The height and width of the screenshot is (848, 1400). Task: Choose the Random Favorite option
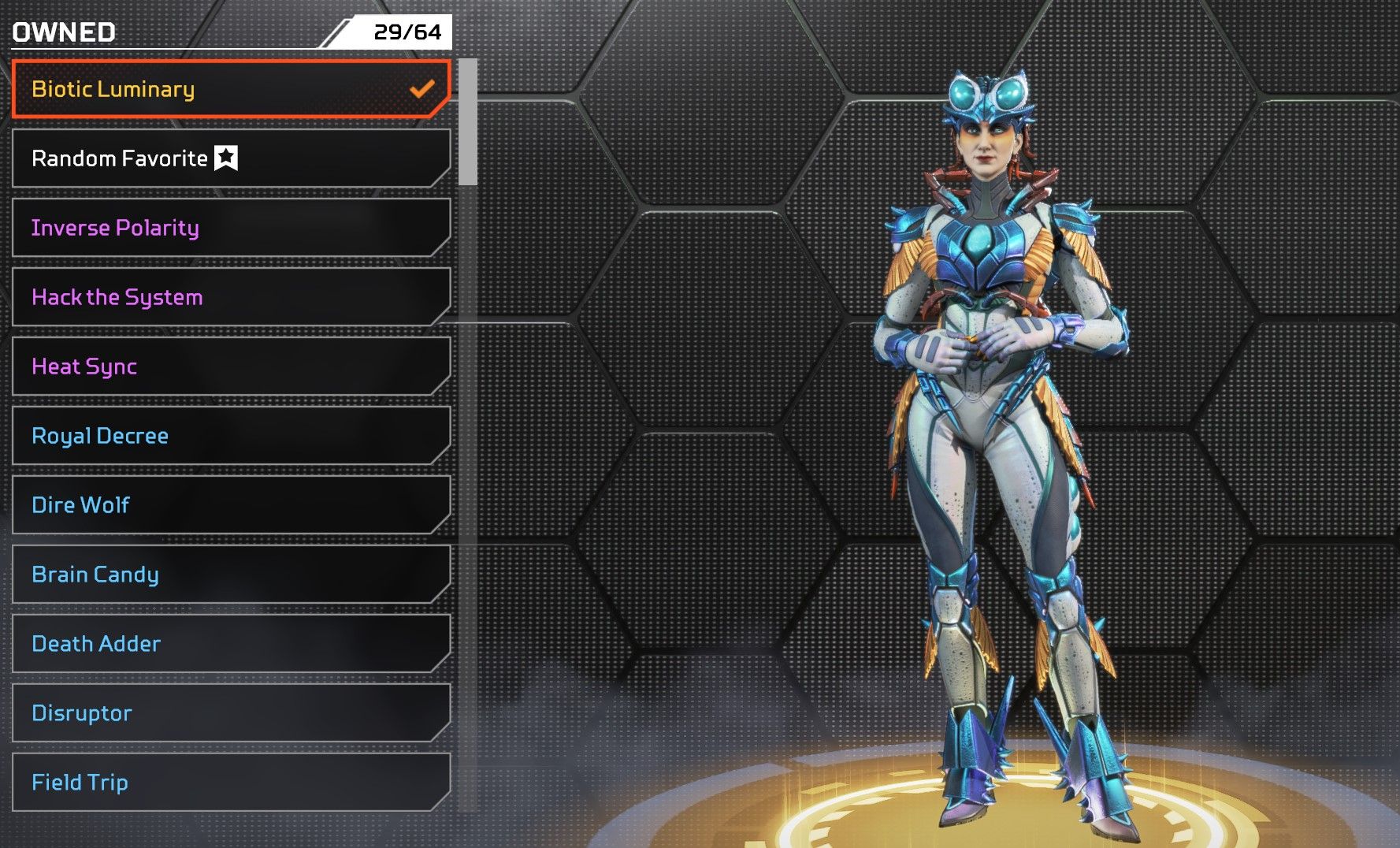230,158
